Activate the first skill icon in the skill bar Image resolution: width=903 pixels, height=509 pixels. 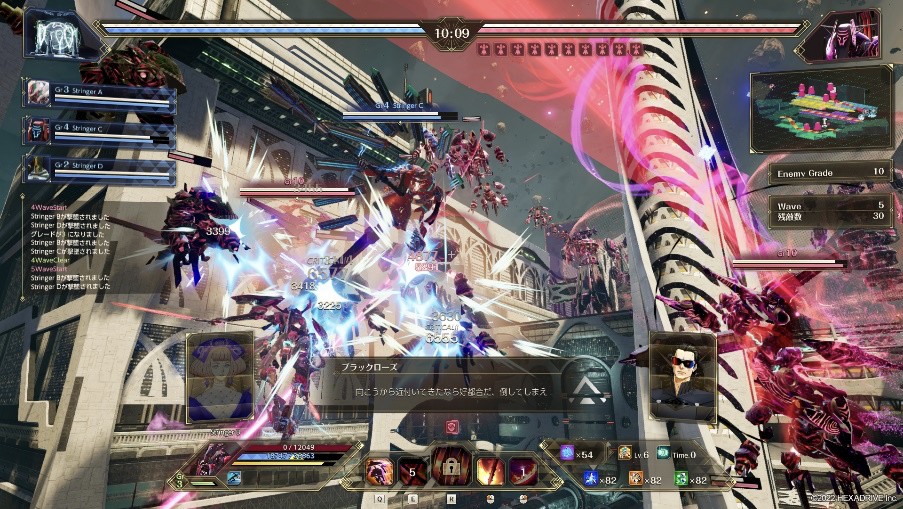(x=380, y=469)
